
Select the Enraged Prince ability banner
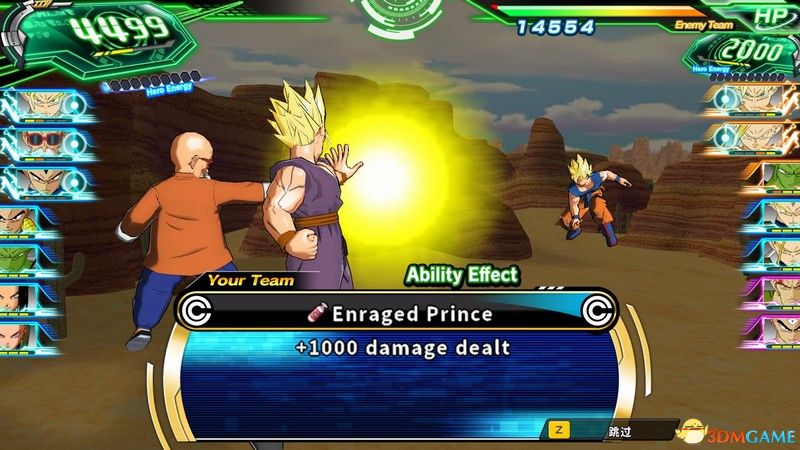398,314
